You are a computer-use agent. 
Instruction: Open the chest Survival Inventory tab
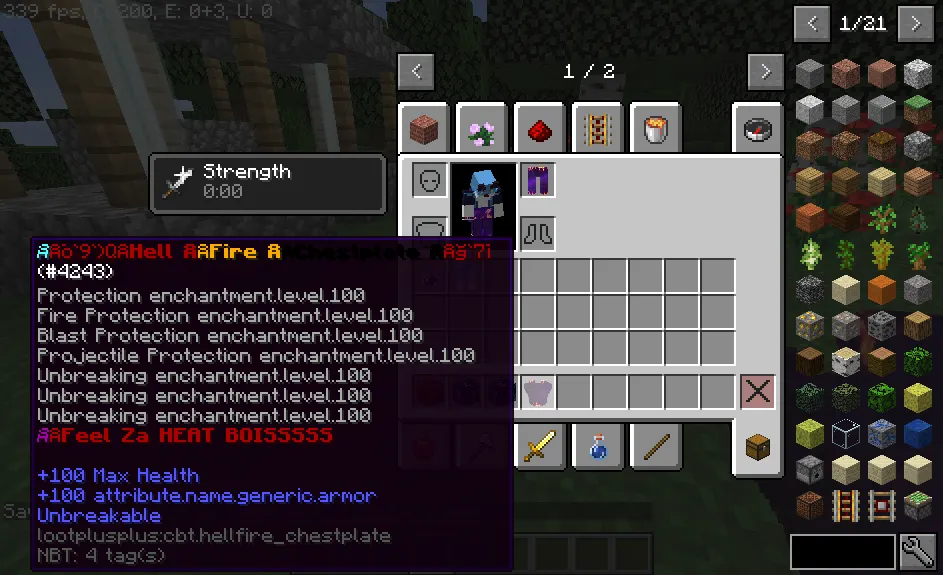pyautogui.click(x=759, y=446)
